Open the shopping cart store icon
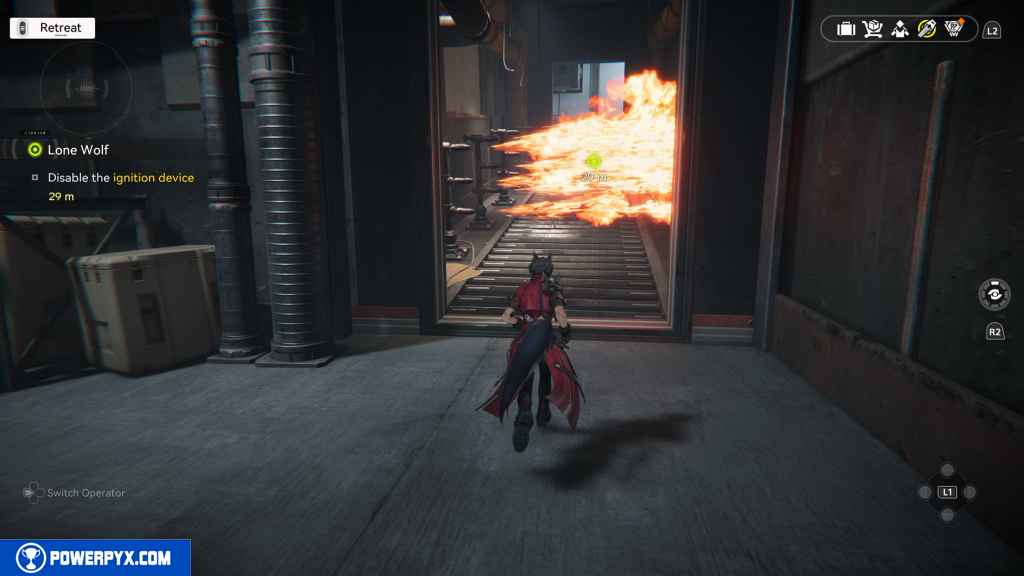The height and width of the screenshot is (576, 1024). 873,29
